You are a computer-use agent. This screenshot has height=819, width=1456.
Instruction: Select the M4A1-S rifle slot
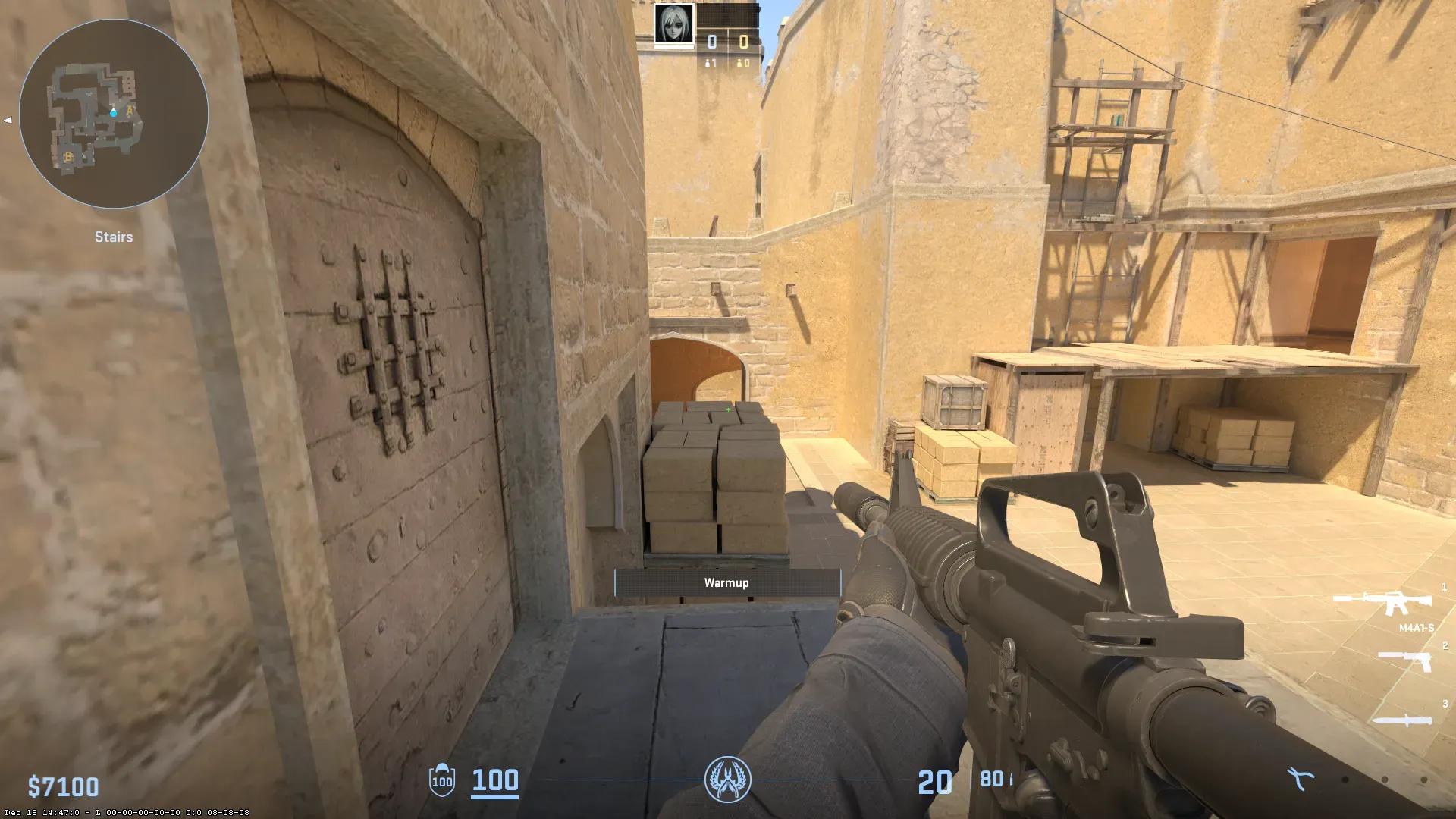(1382, 604)
